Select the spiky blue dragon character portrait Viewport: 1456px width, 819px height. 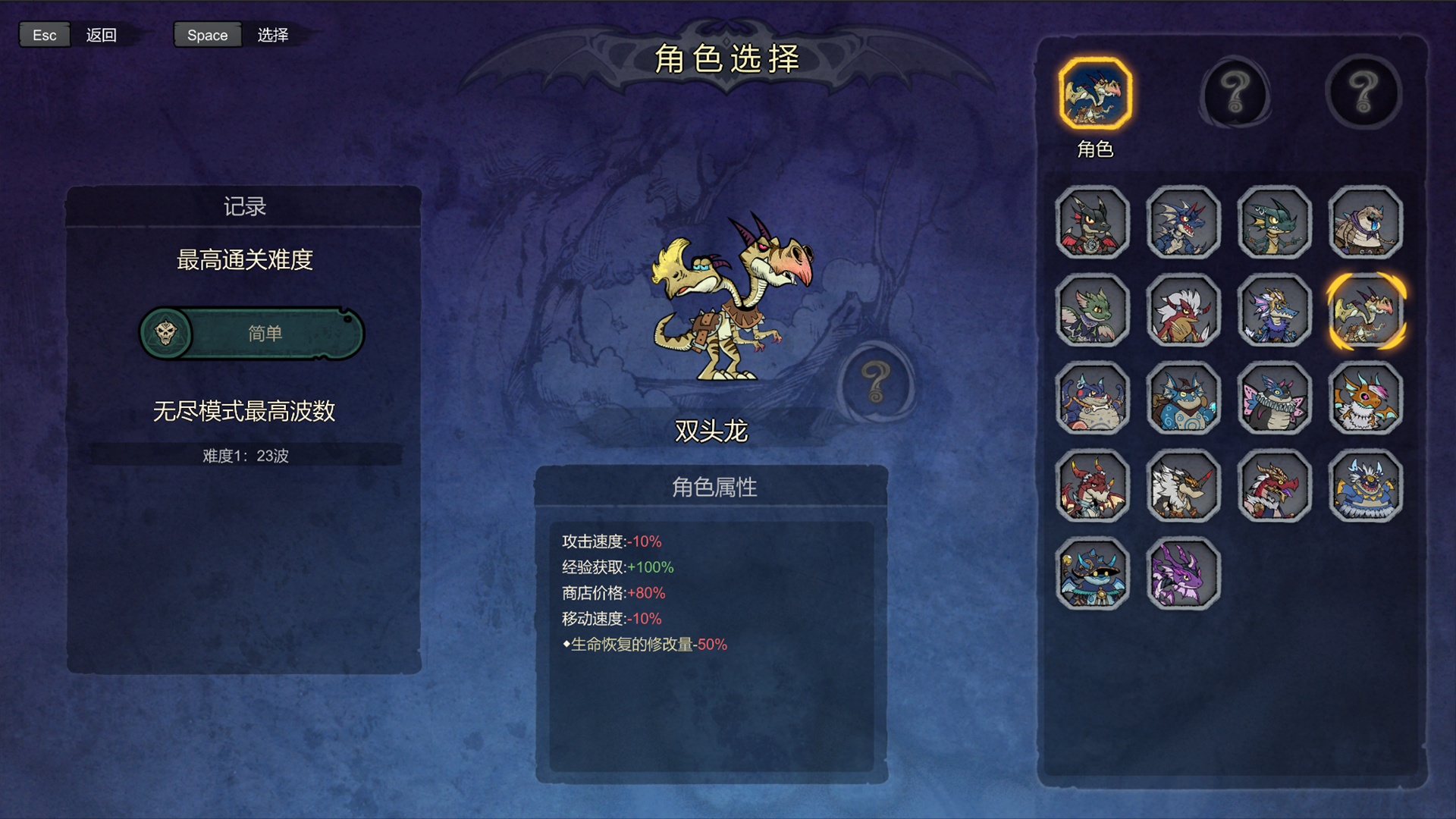coord(1183,222)
